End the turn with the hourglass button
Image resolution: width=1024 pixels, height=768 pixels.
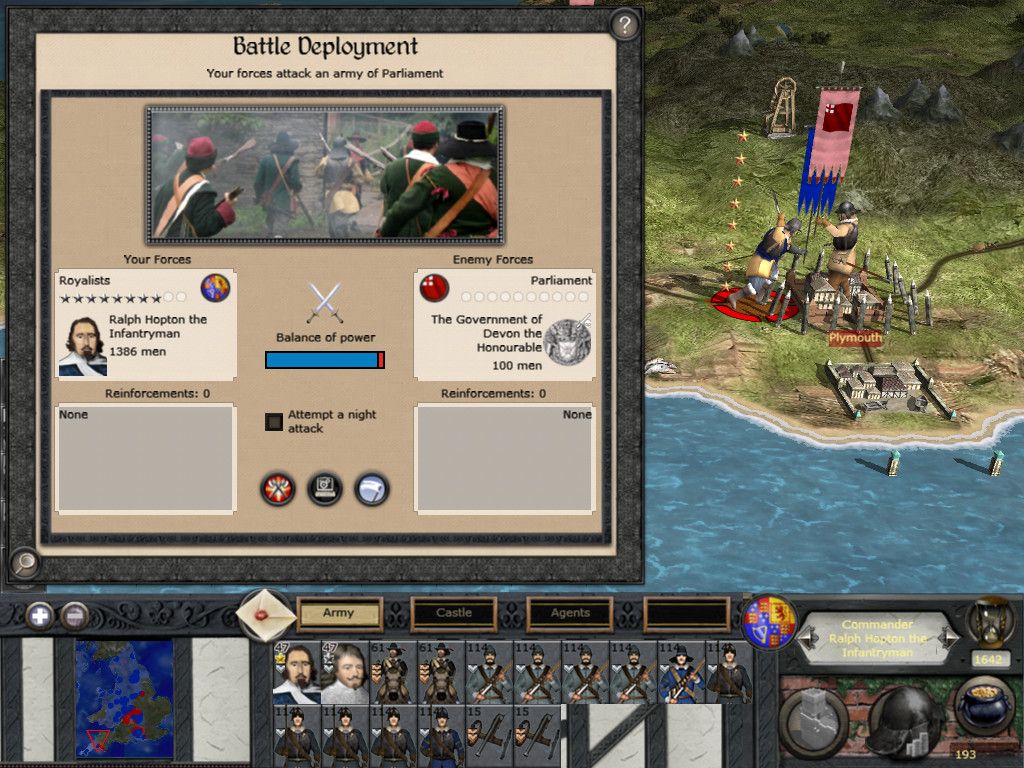tap(988, 622)
